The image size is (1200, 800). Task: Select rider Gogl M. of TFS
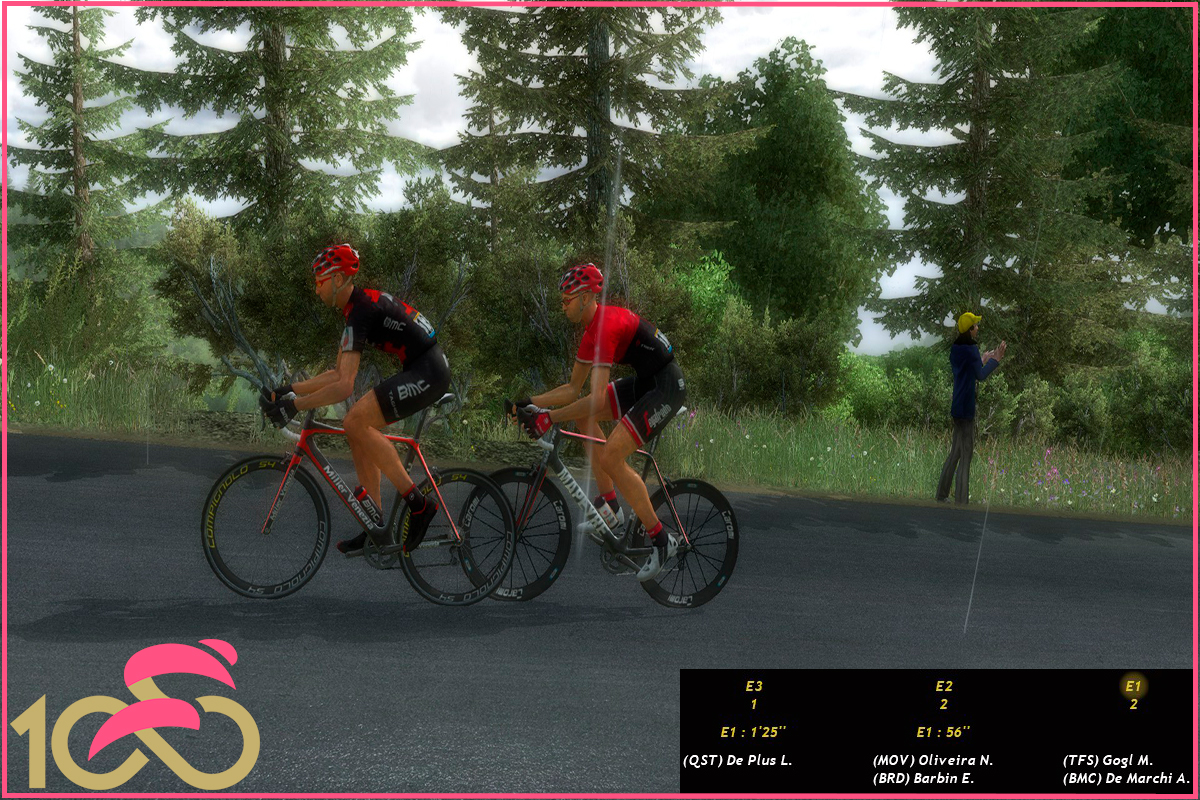click(1107, 761)
